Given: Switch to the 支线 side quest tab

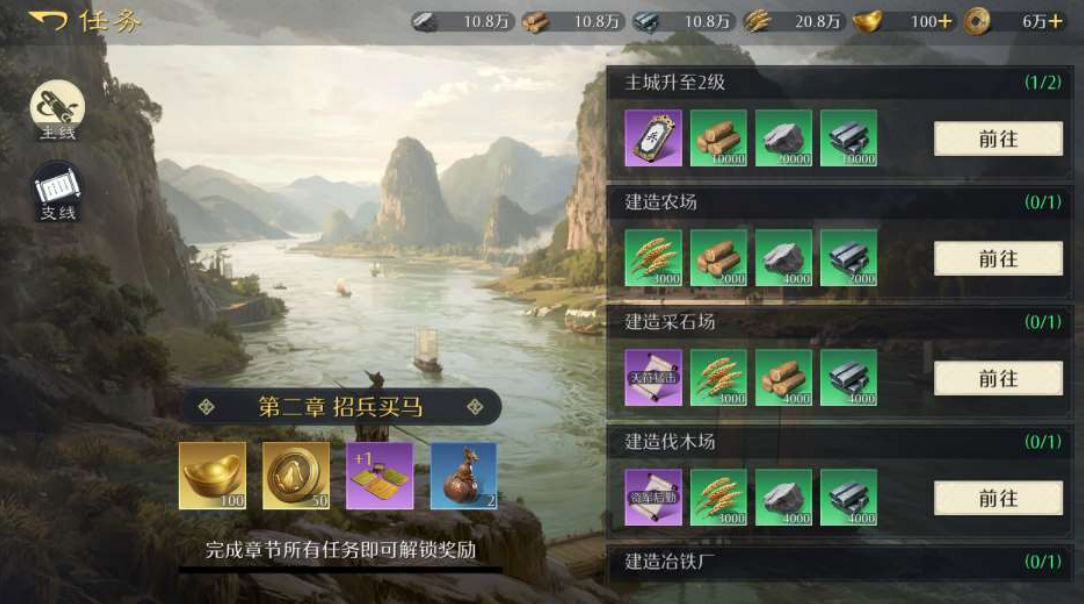Looking at the screenshot, I should pos(57,191).
